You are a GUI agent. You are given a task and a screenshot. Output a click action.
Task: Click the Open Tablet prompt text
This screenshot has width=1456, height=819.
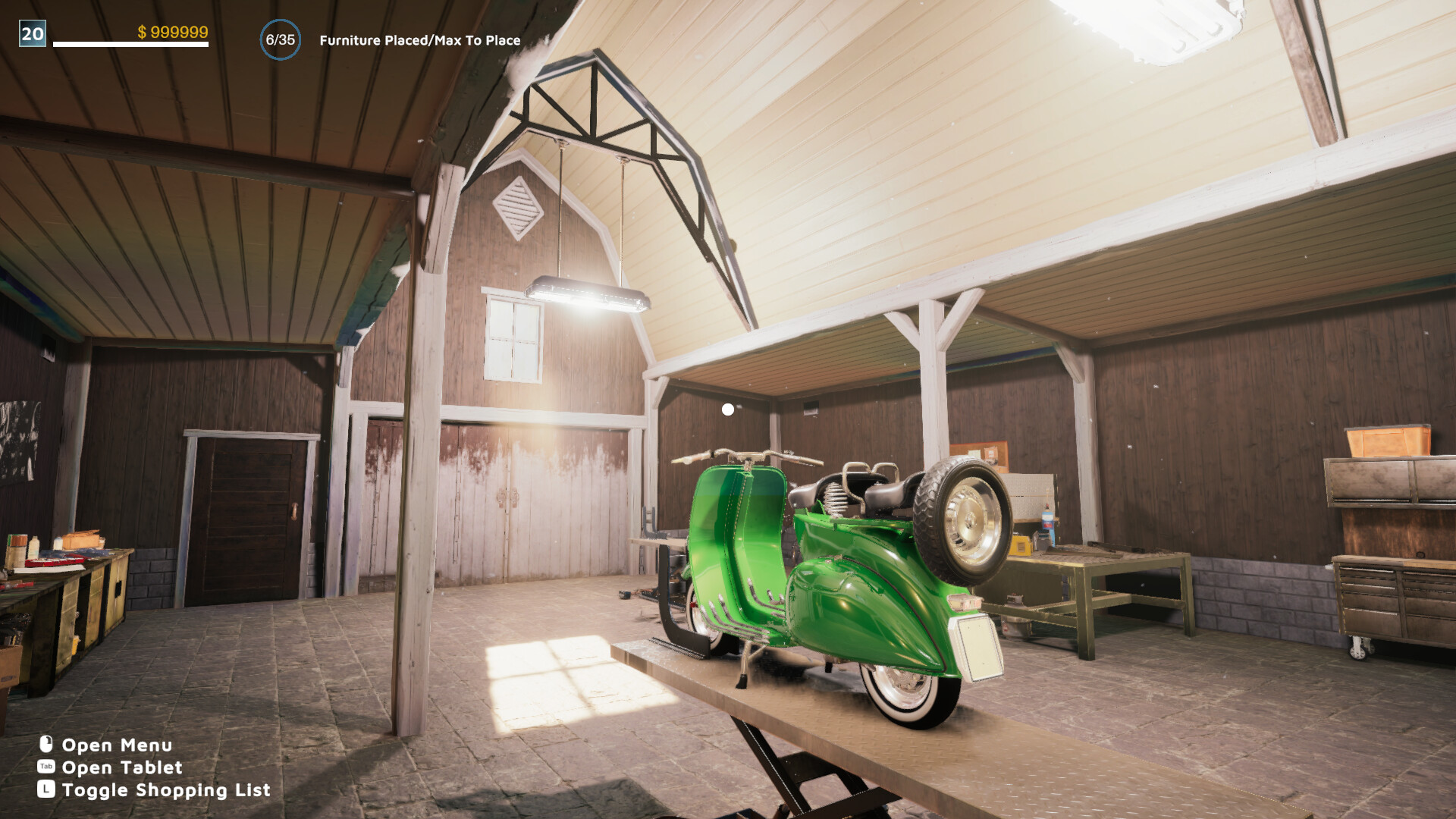click(x=121, y=767)
